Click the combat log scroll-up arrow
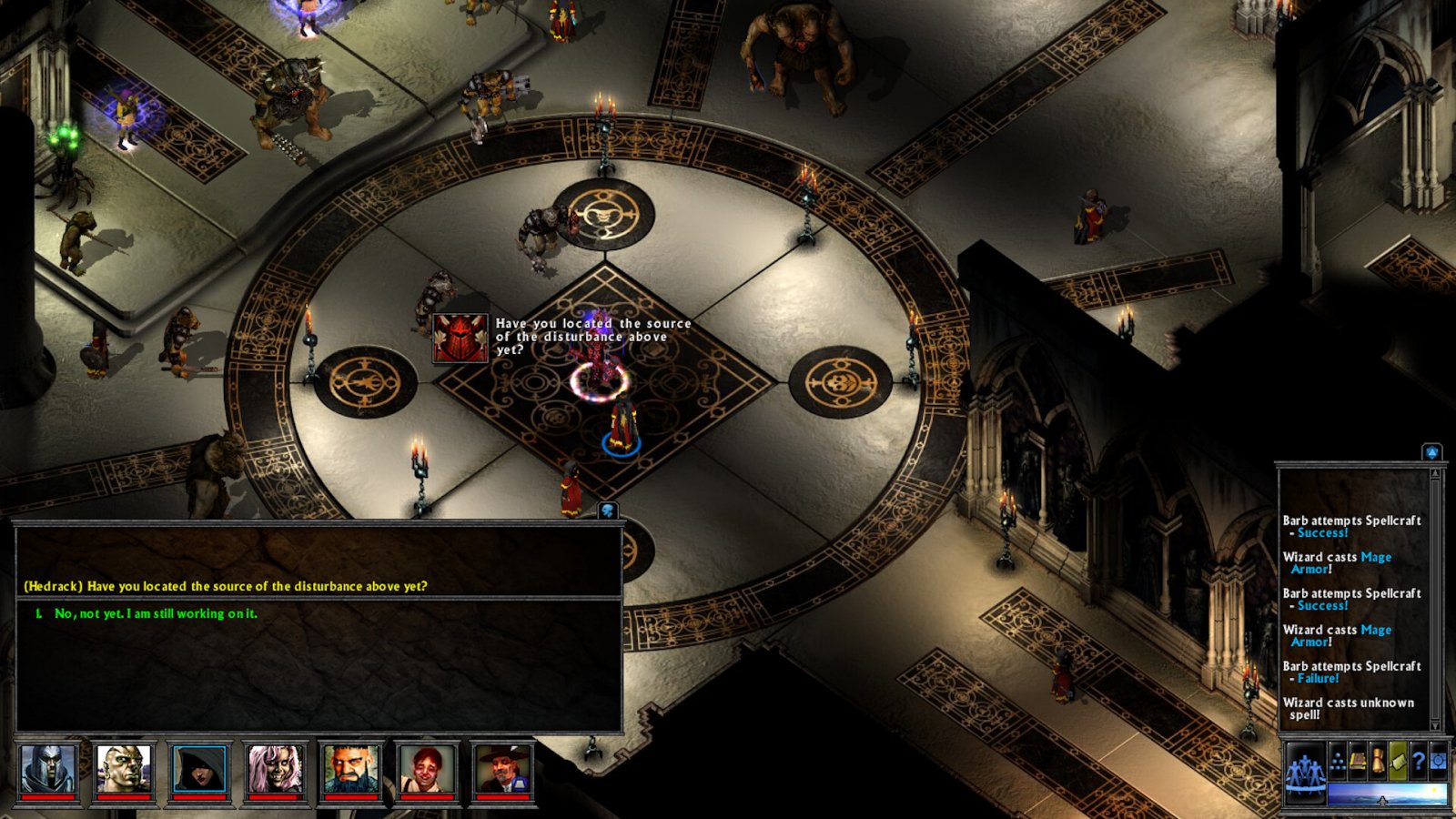This screenshot has width=1456, height=819. [1436, 472]
